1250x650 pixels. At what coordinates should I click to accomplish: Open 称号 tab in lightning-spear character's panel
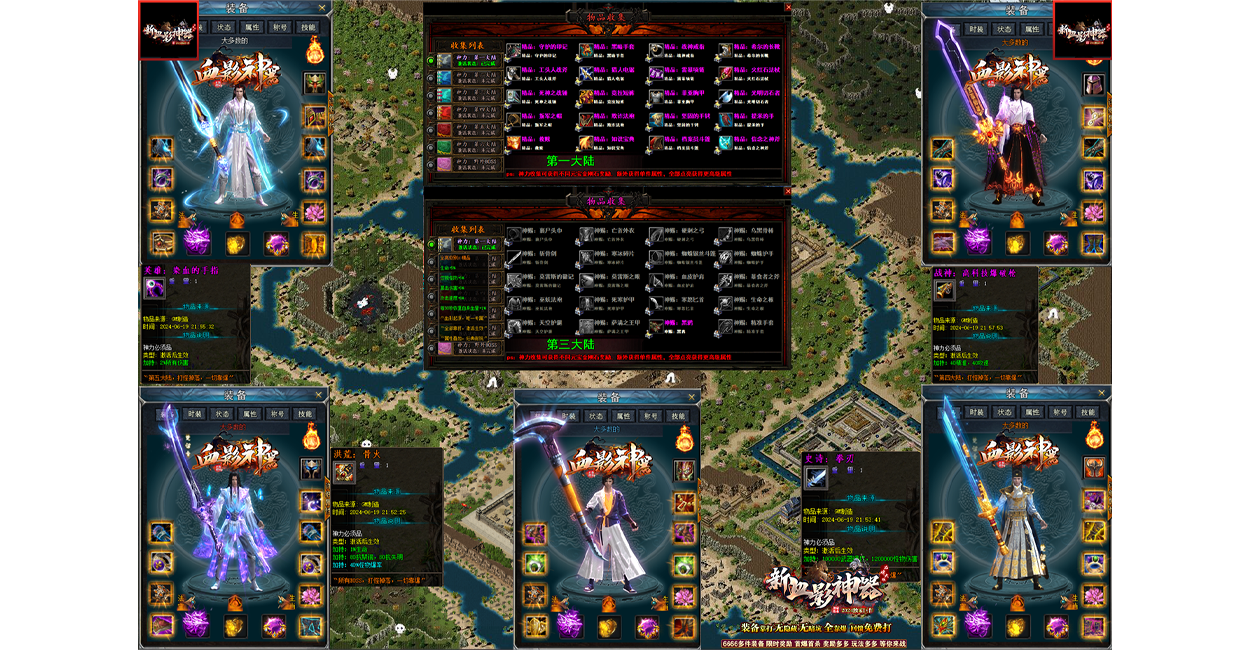pyautogui.click(x=279, y=27)
